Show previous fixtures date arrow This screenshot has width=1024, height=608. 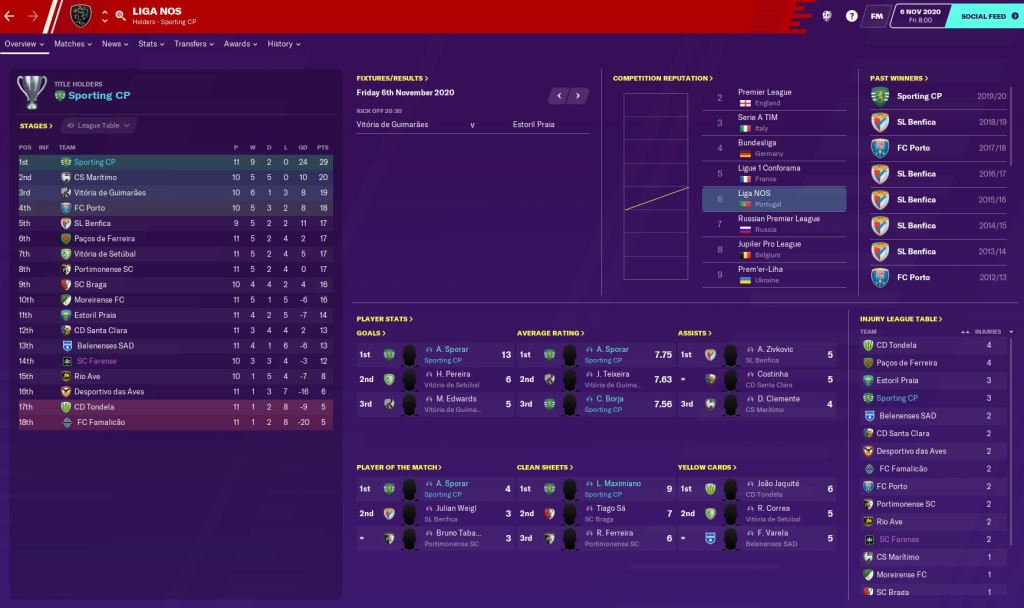559,96
